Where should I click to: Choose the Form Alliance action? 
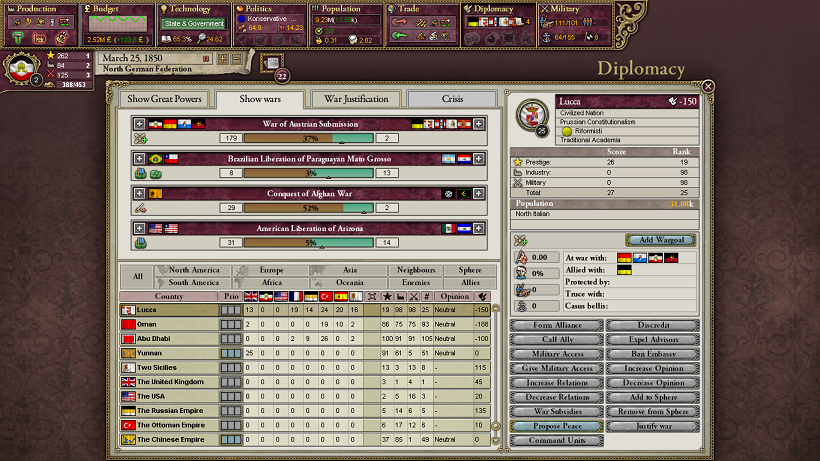coord(555,325)
